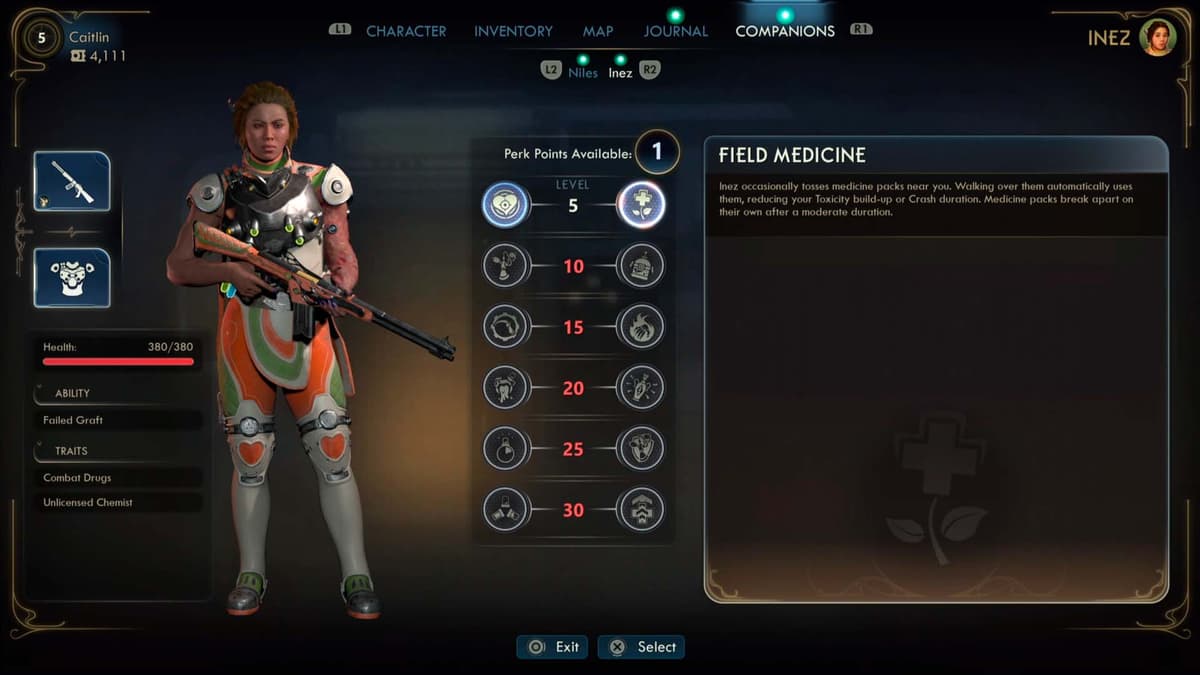Image resolution: width=1200 pixels, height=675 pixels.
Task: Select the Inez companion sub-tab
Action: pos(620,72)
